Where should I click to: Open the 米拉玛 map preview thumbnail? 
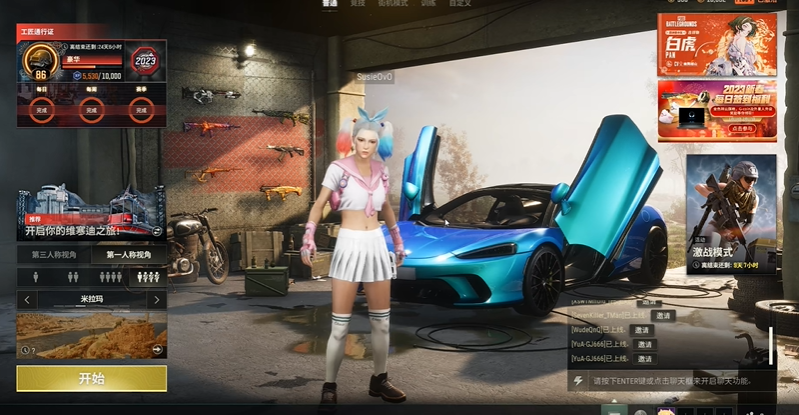[91, 334]
